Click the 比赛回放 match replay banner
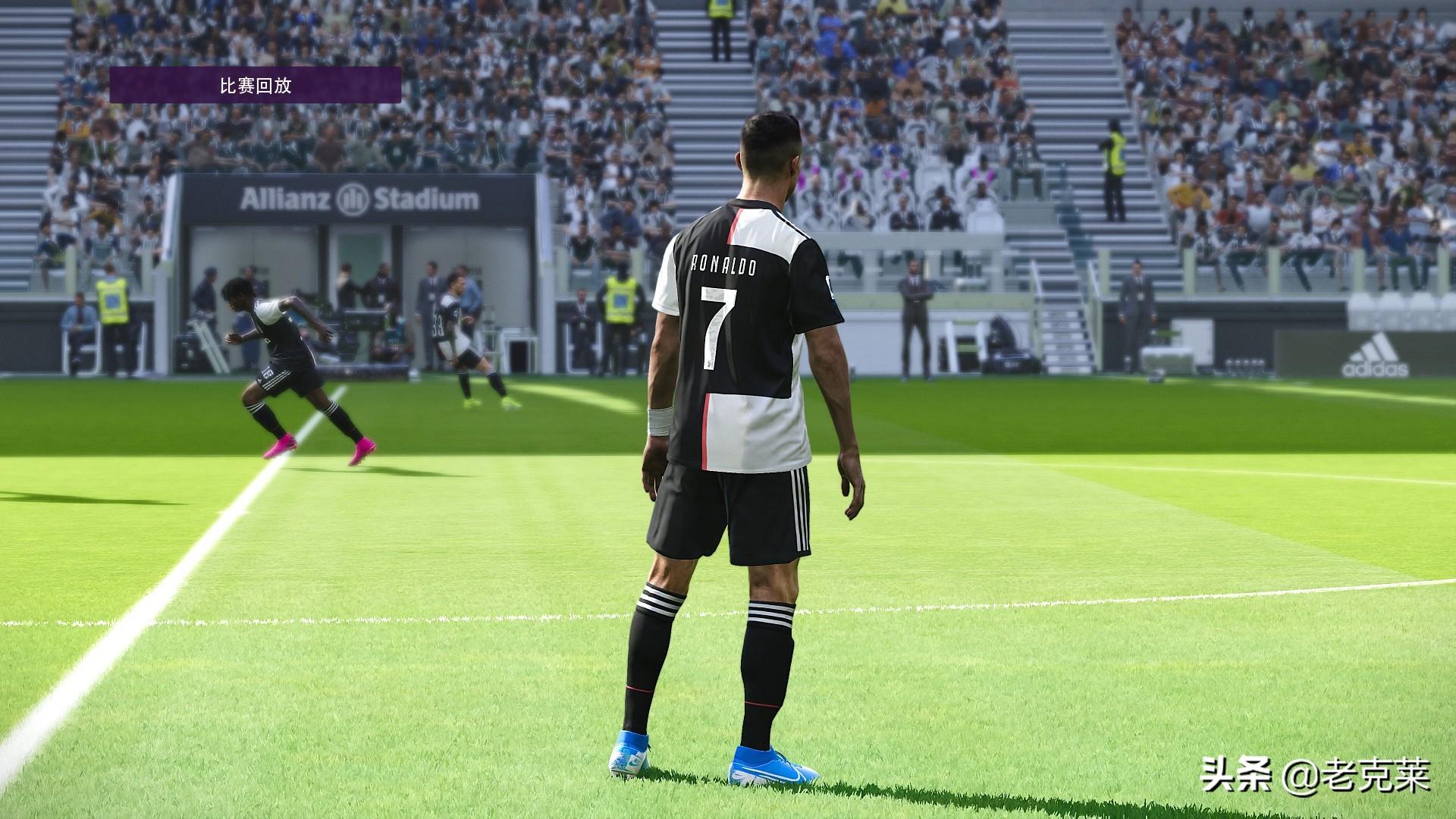 [255, 85]
